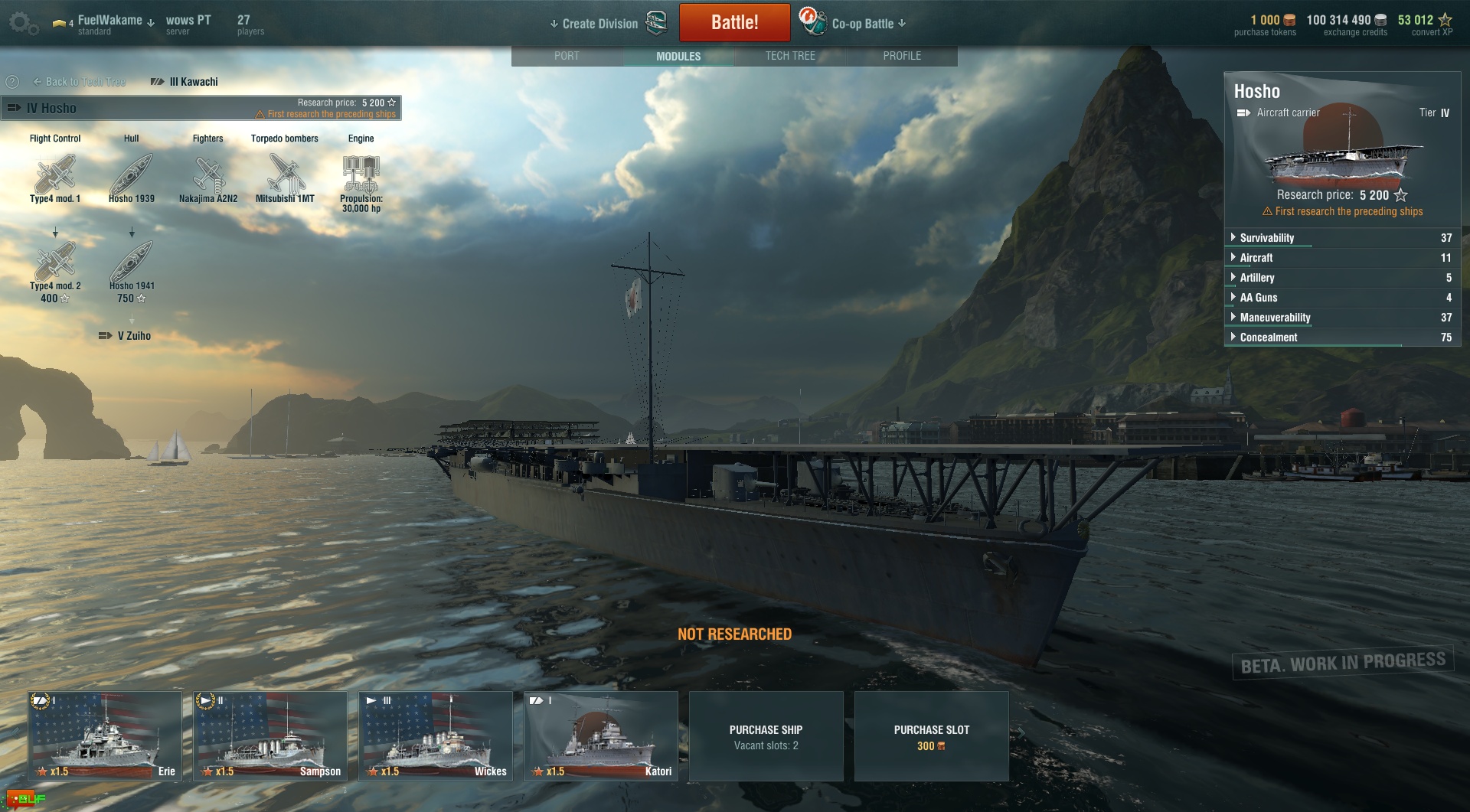This screenshot has height=812, width=1470.
Task: Go to the Profile tab
Action: (902, 56)
